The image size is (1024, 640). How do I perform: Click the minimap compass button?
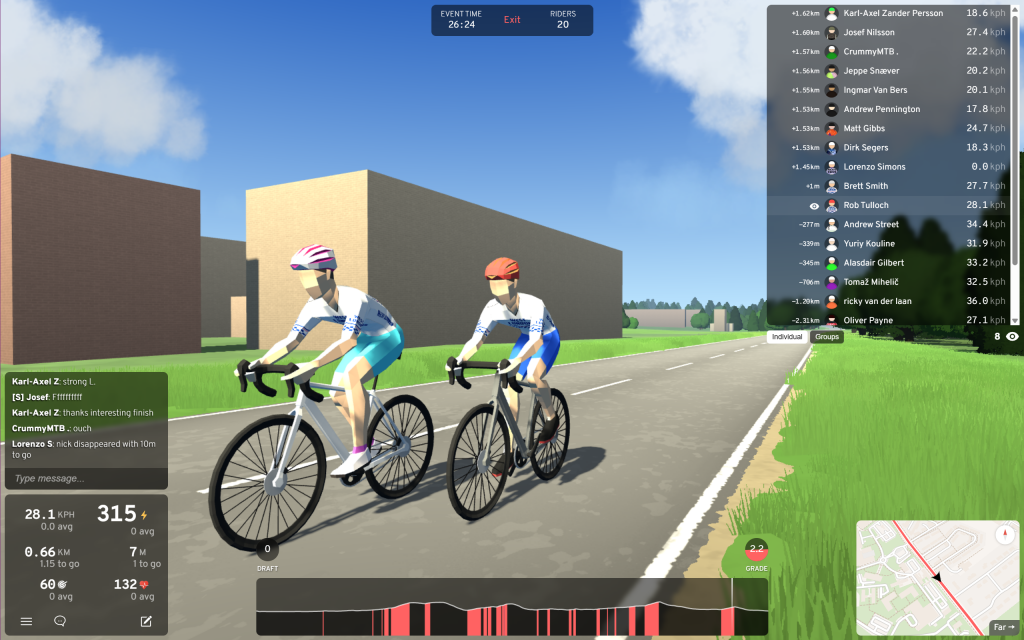coord(1004,535)
